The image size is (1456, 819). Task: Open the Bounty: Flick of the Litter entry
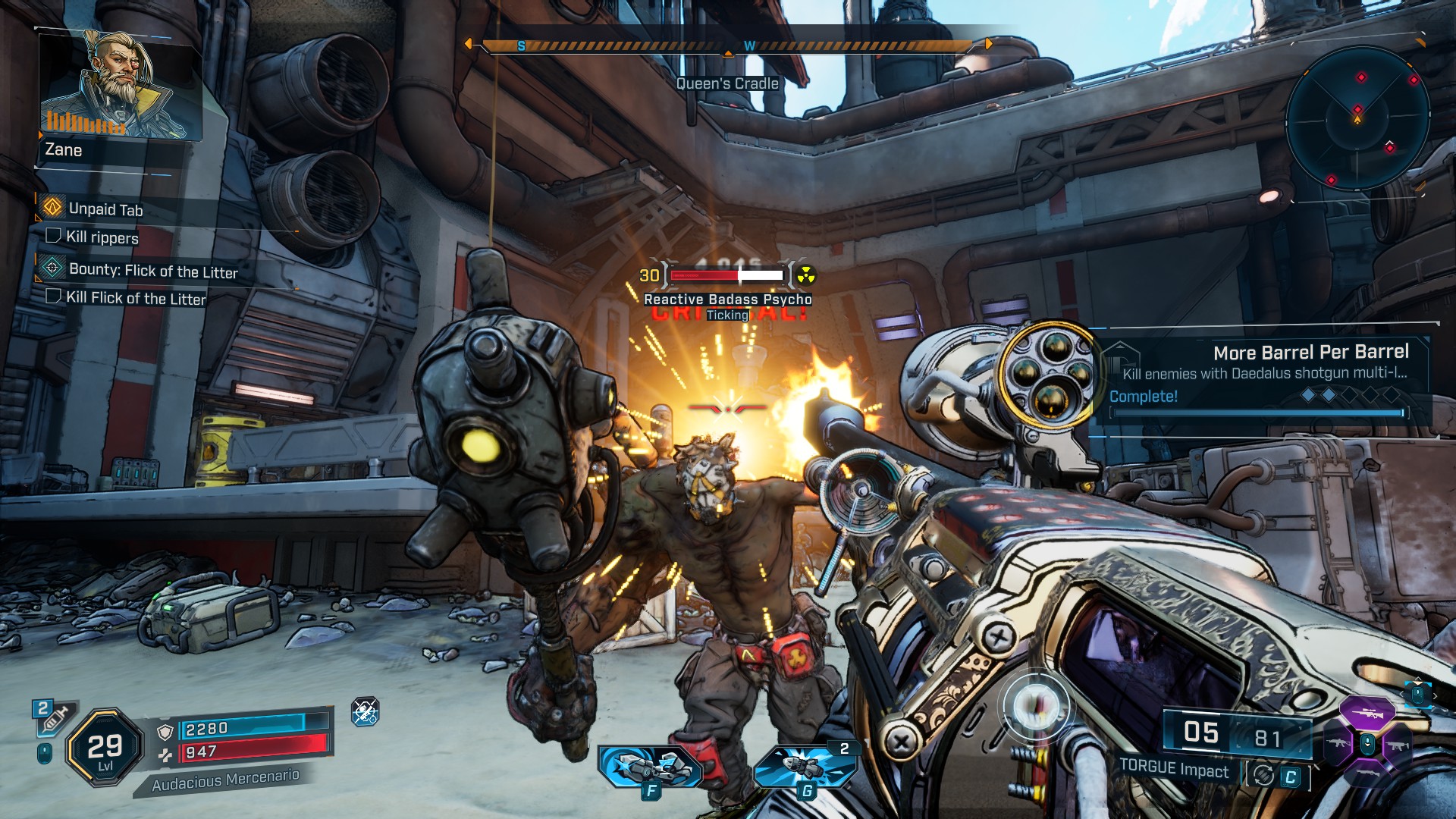coord(152,271)
